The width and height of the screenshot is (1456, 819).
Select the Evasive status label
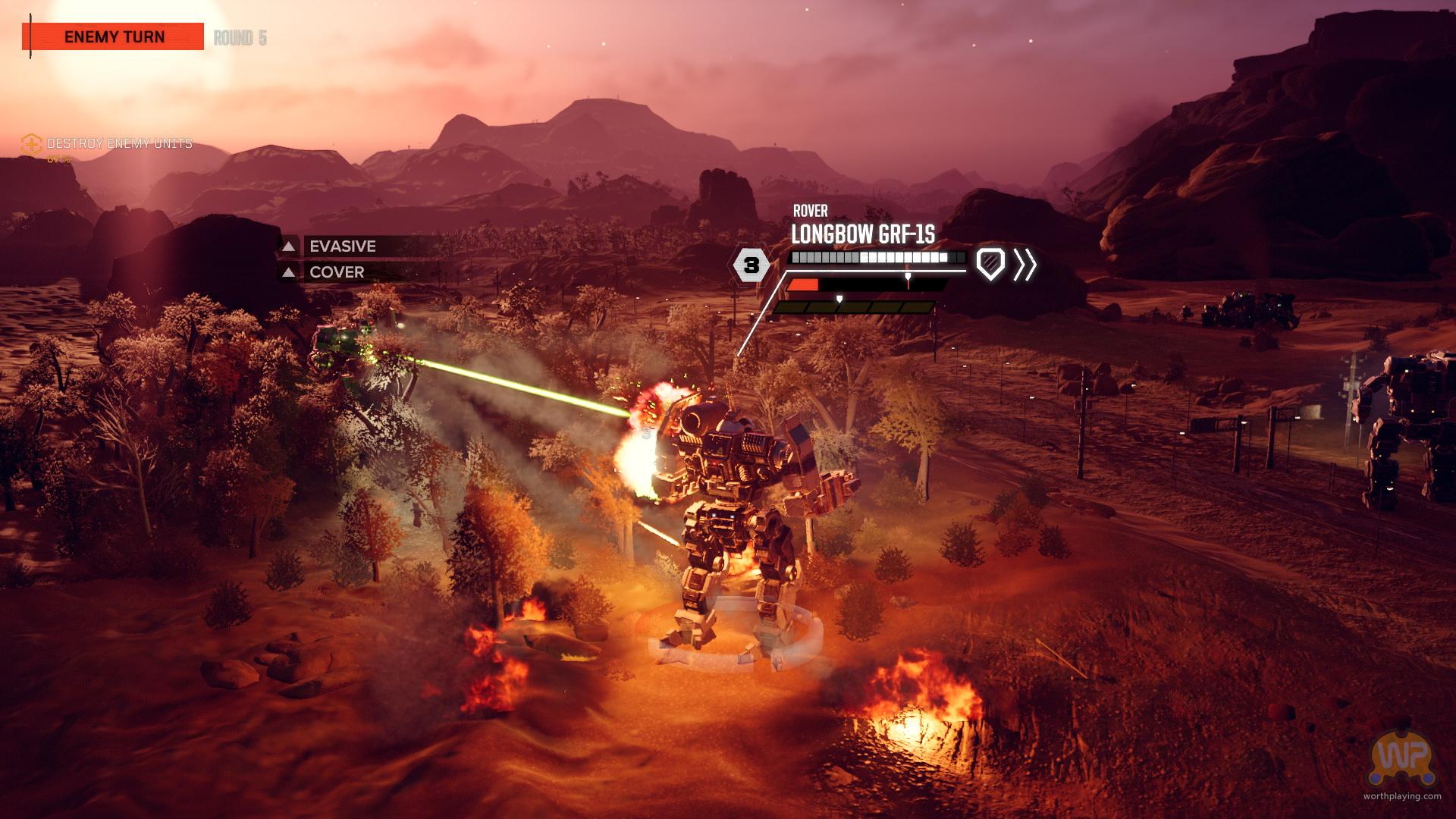click(x=343, y=246)
